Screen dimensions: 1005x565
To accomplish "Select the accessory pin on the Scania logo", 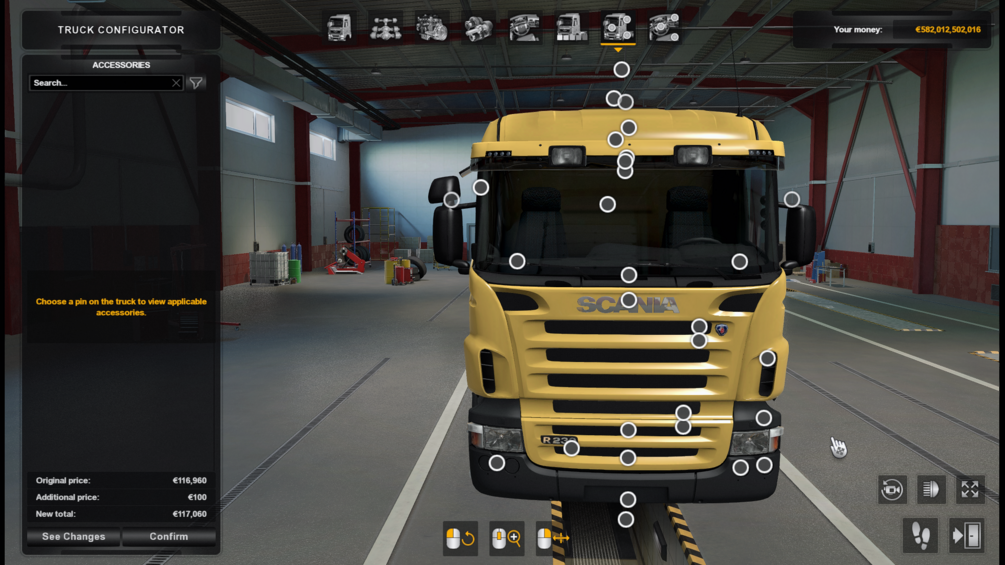I will [628, 300].
